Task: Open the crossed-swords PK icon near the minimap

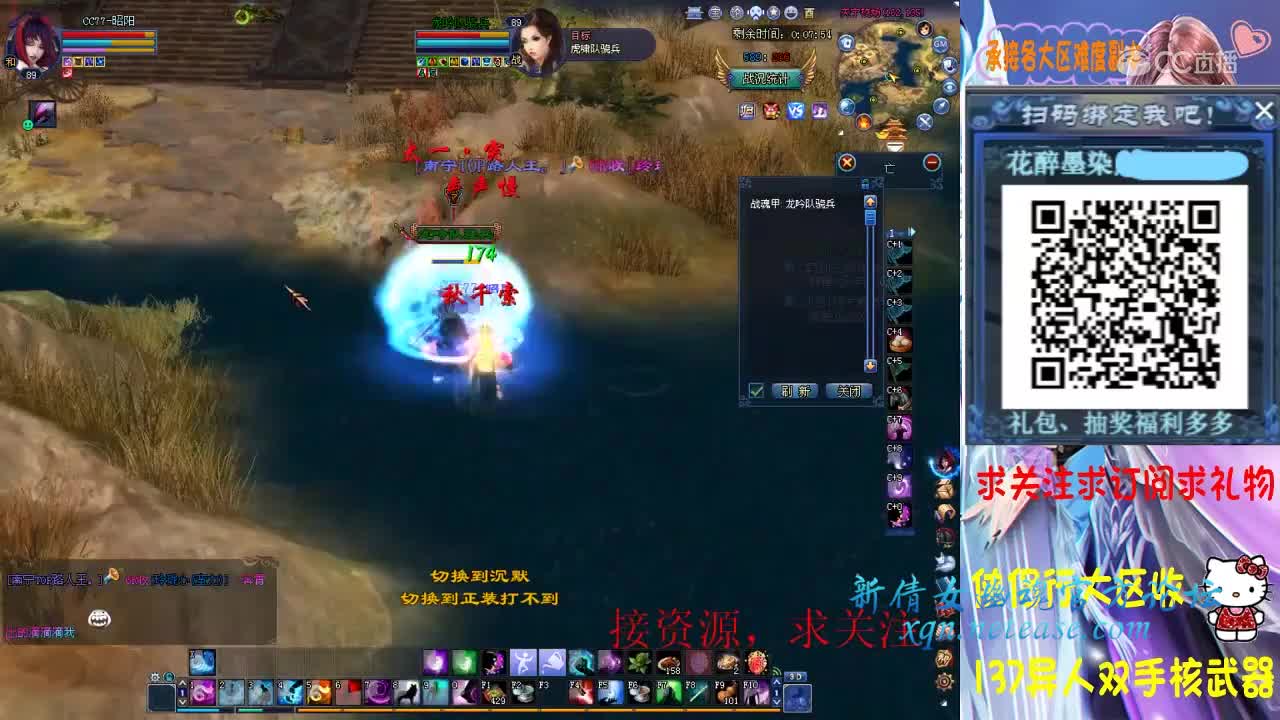Action: [x=924, y=122]
